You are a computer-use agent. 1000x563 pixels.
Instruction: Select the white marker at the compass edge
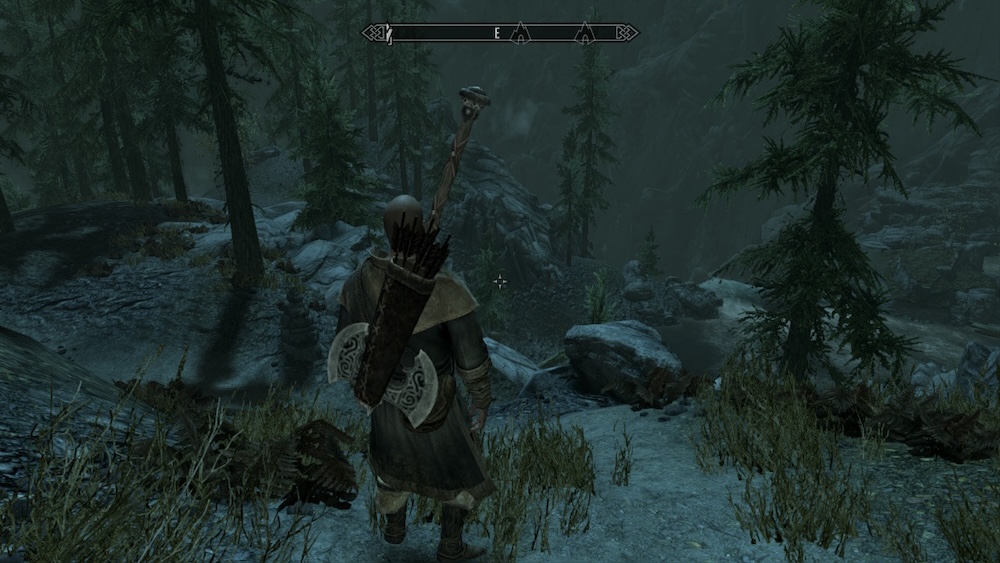tap(390, 34)
